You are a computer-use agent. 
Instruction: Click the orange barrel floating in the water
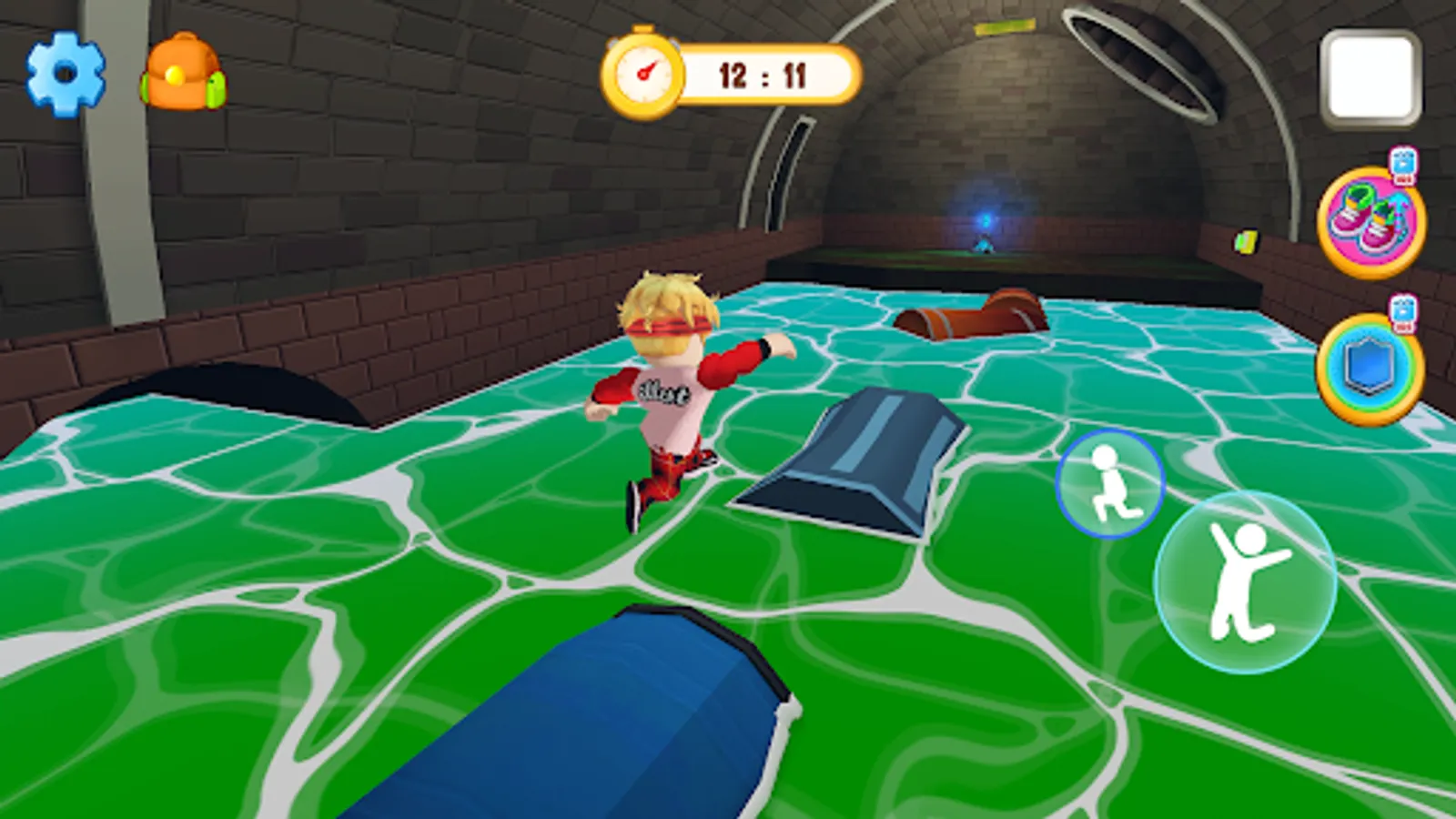(x=971, y=314)
